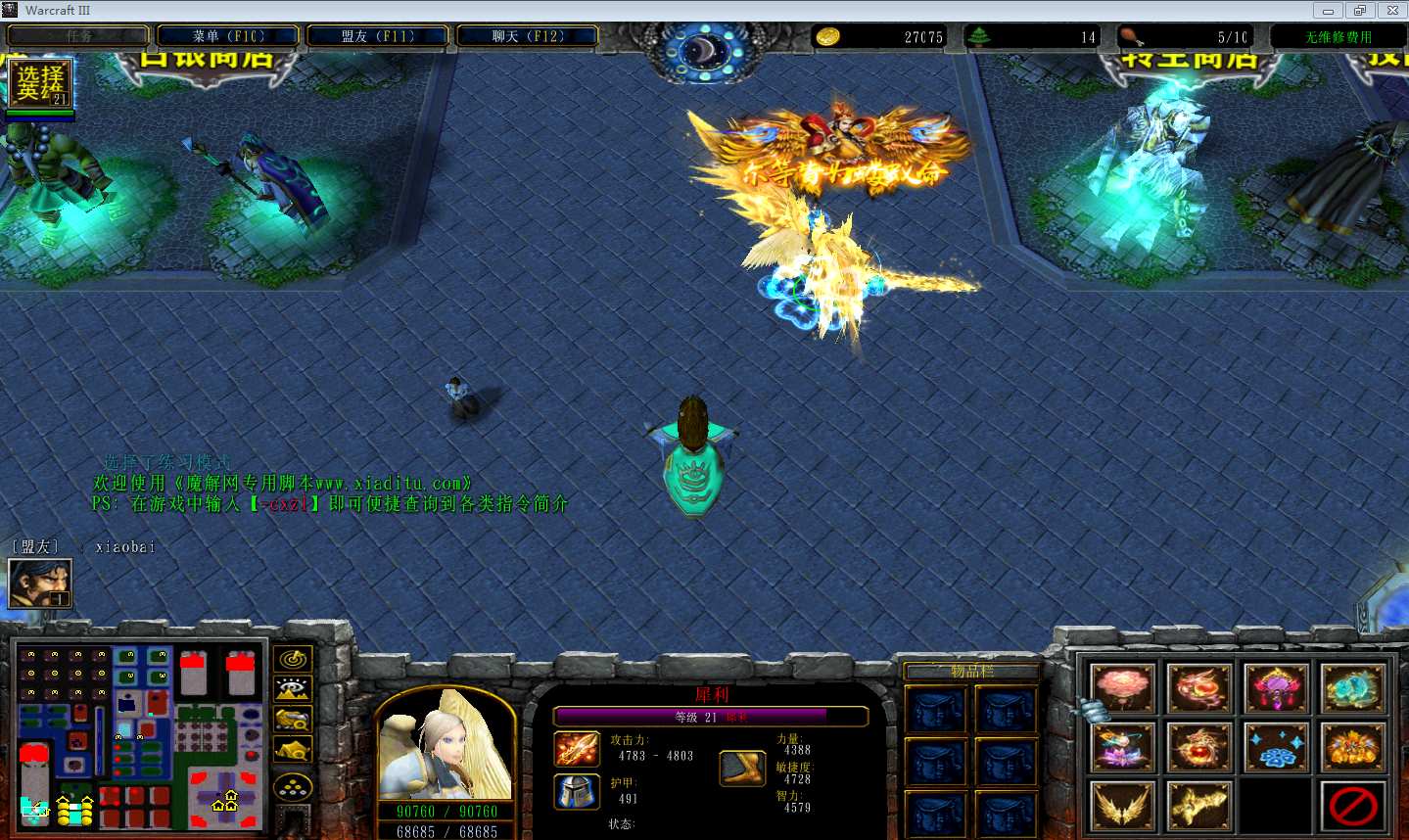The width and height of the screenshot is (1409, 840).
Task: Click the ally xiaobai portrait
Action: 39,583
